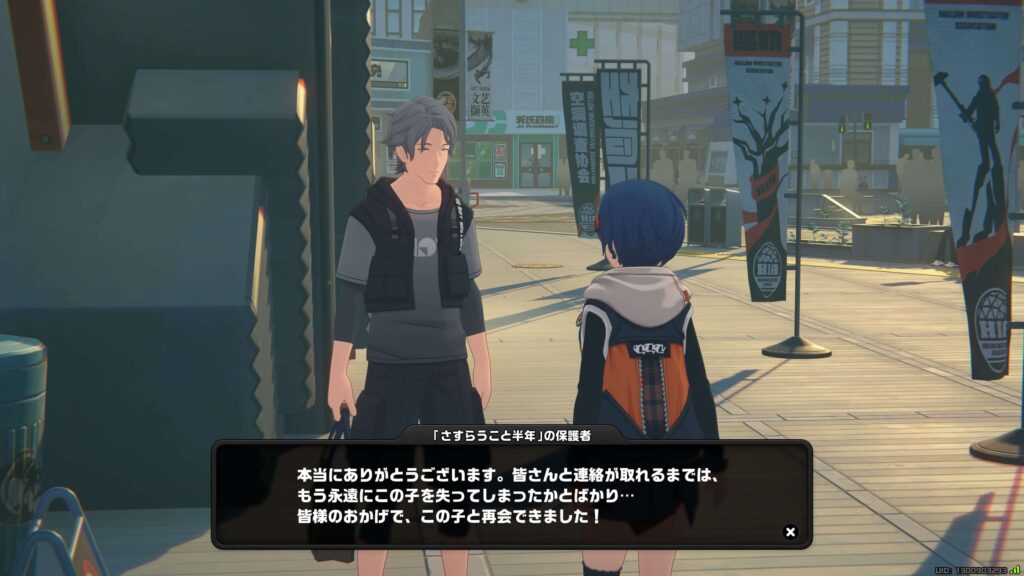Click the X icon in the dialogue box
Image resolution: width=1024 pixels, height=576 pixels.
(x=790, y=532)
